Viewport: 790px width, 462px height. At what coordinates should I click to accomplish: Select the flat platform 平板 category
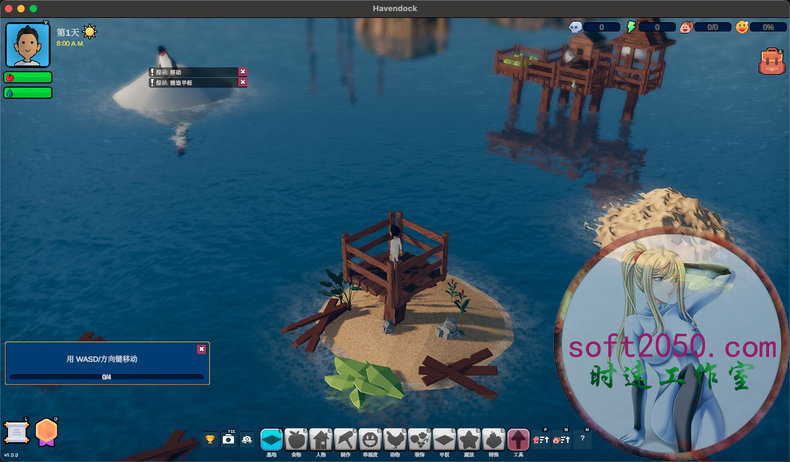(444, 439)
